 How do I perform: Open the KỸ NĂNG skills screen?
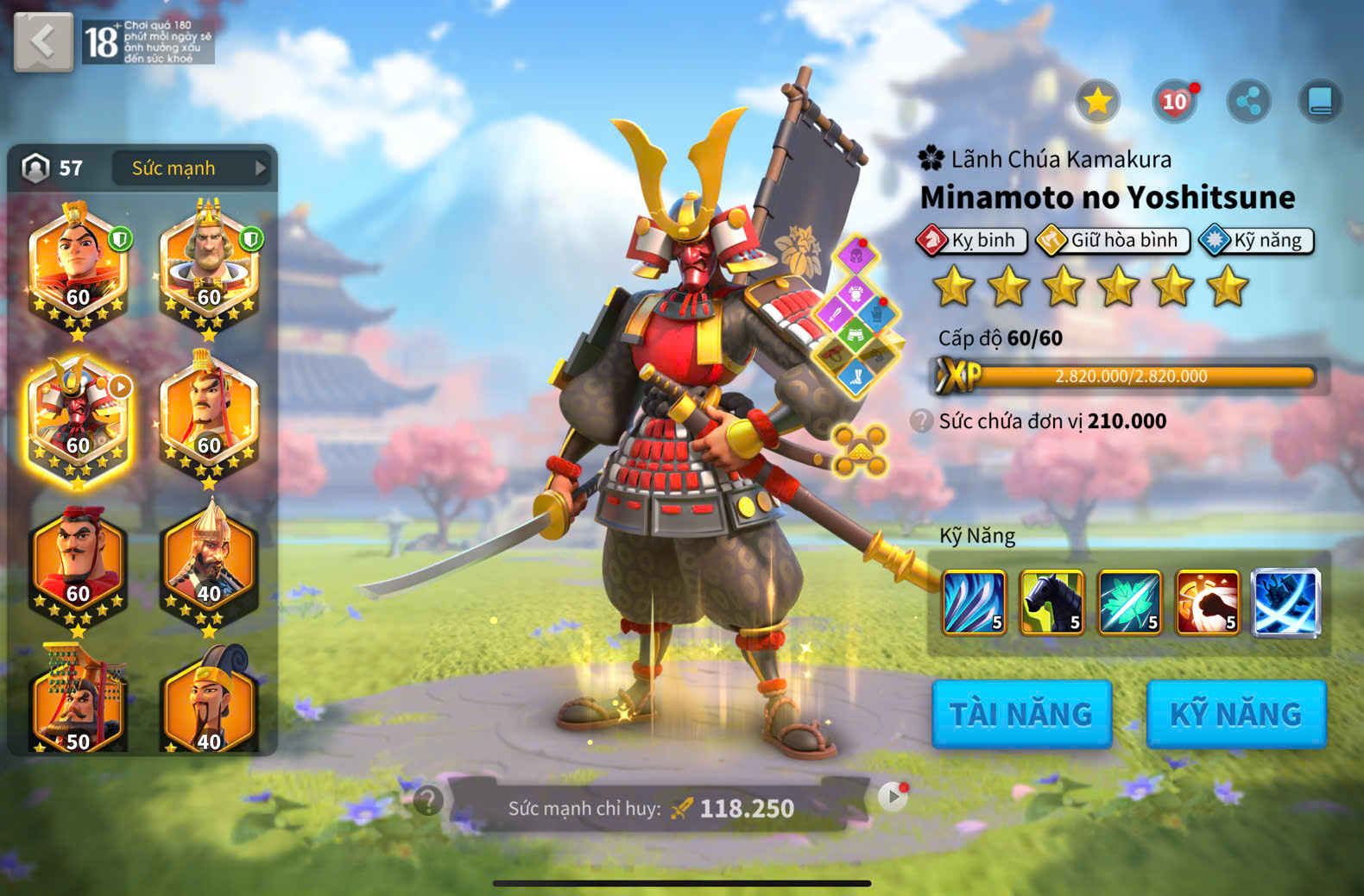pyautogui.click(x=1235, y=714)
